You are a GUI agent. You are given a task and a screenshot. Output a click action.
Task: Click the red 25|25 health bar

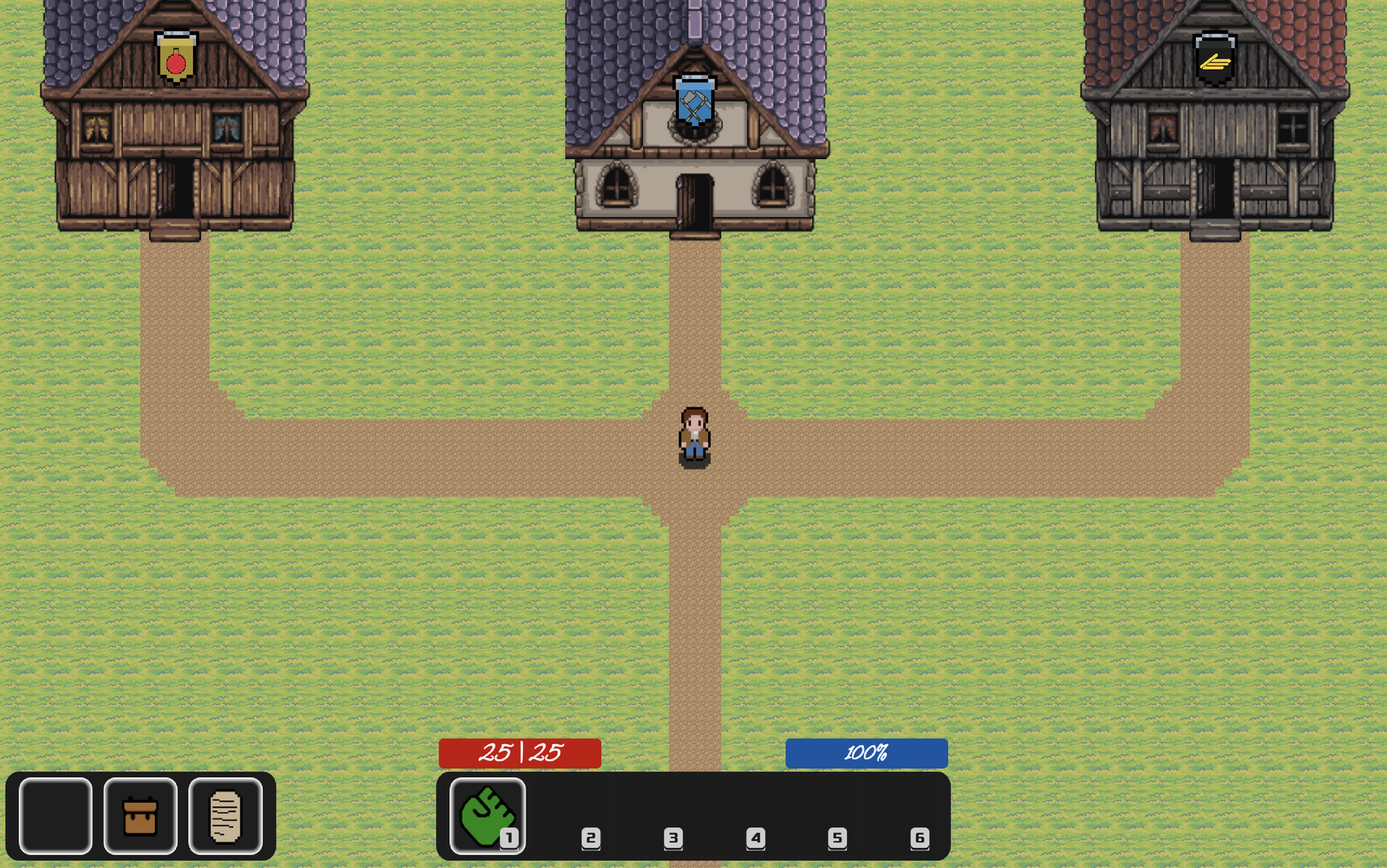(519, 753)
